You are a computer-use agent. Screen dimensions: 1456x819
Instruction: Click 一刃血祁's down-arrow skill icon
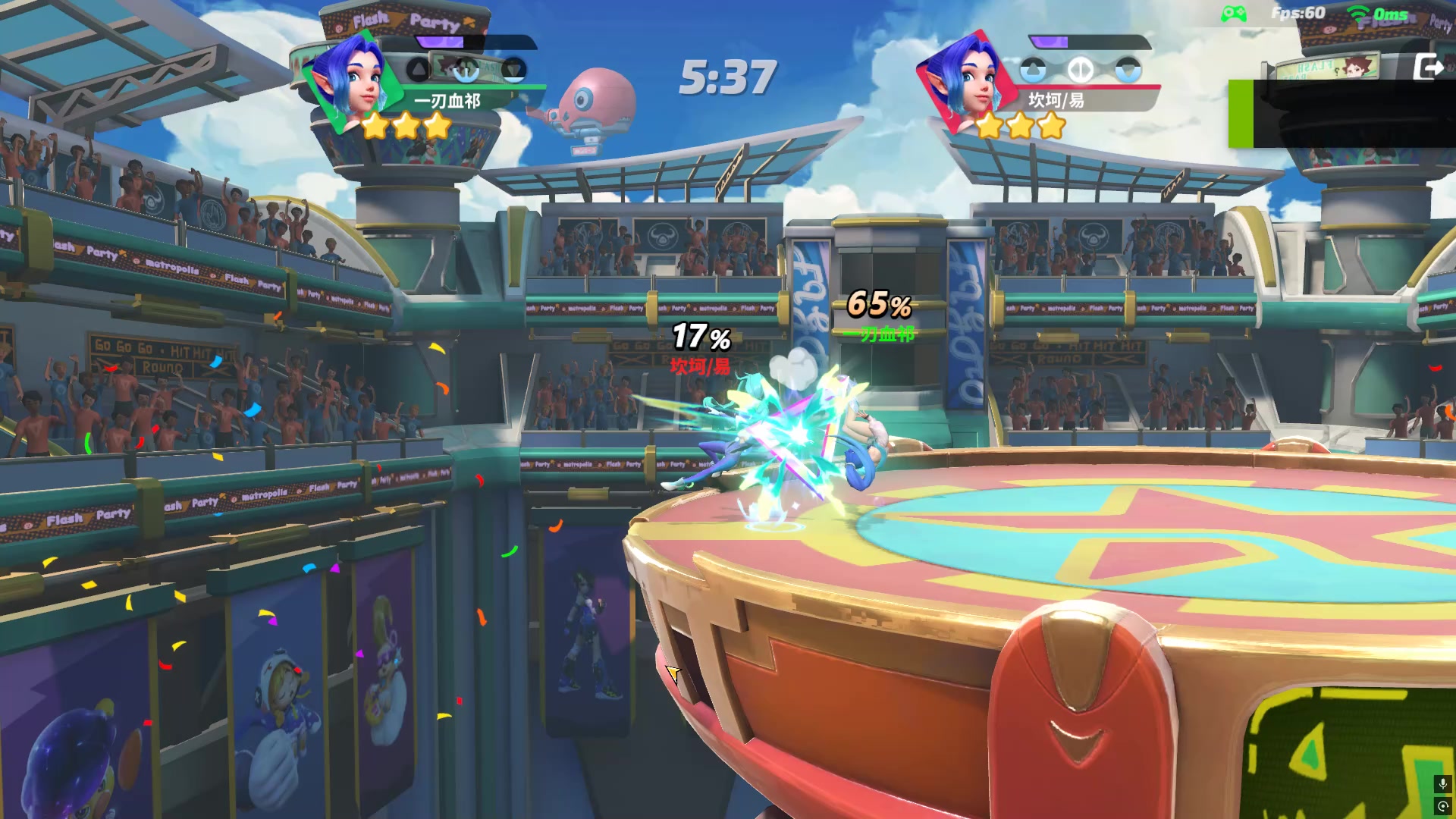click(514, 71)
